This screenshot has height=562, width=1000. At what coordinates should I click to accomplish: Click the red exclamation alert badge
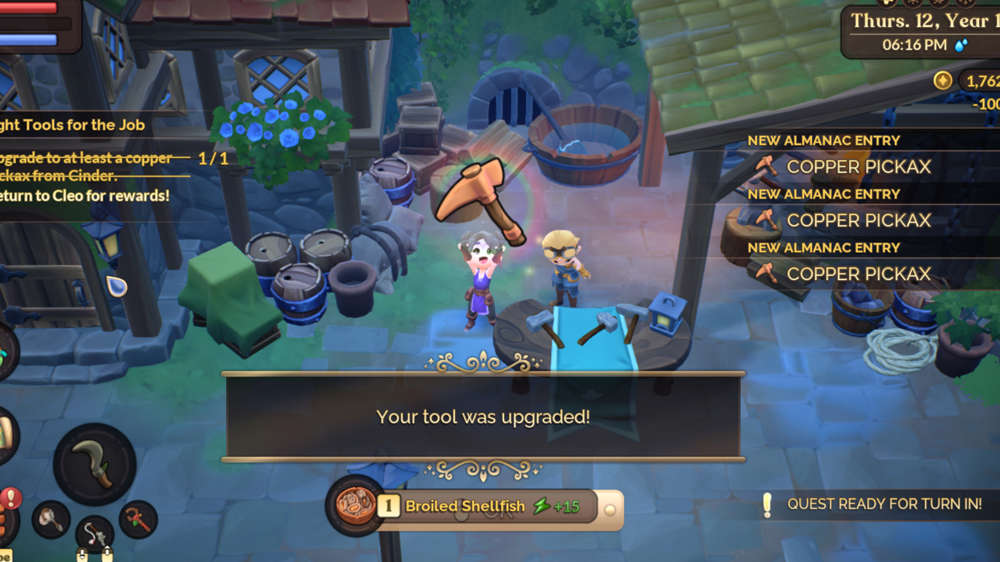[11, 497]
